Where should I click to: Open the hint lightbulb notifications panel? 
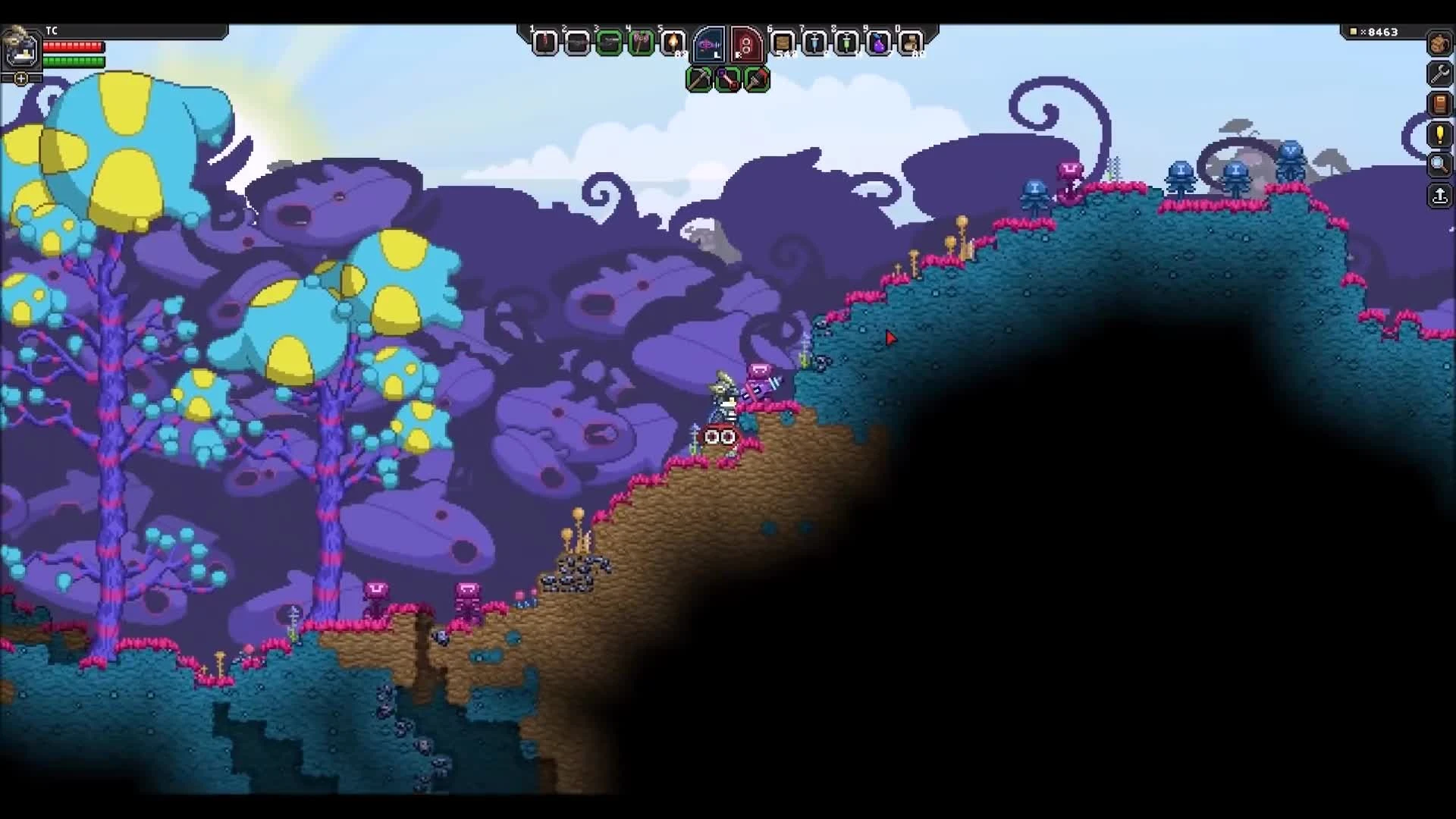pyautogui.click(x=1439, y=135)
